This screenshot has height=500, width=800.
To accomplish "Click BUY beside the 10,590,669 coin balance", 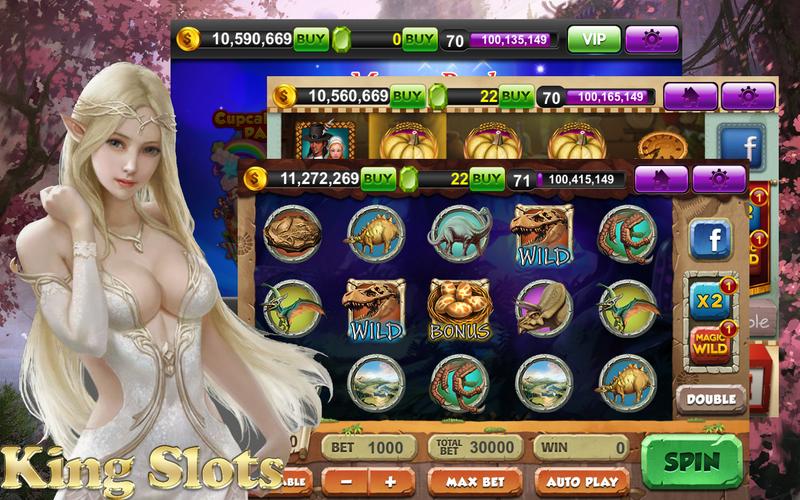I will tap(311, 39).
